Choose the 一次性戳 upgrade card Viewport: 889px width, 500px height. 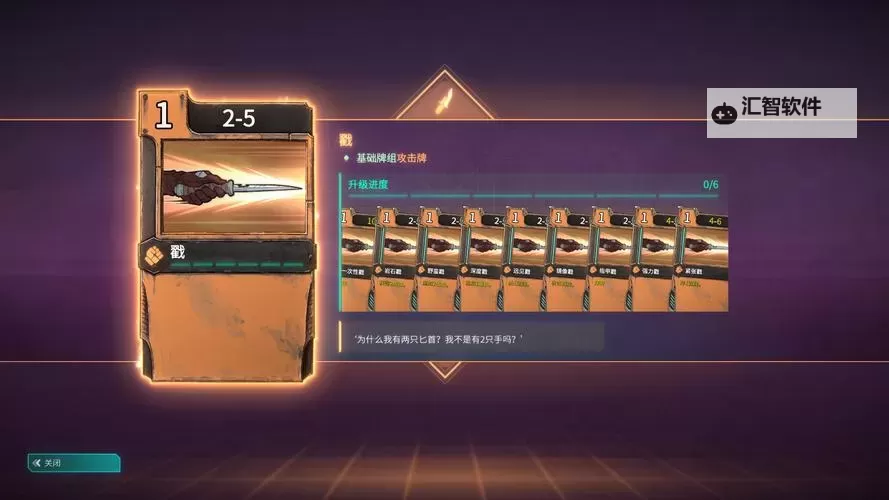356,260
